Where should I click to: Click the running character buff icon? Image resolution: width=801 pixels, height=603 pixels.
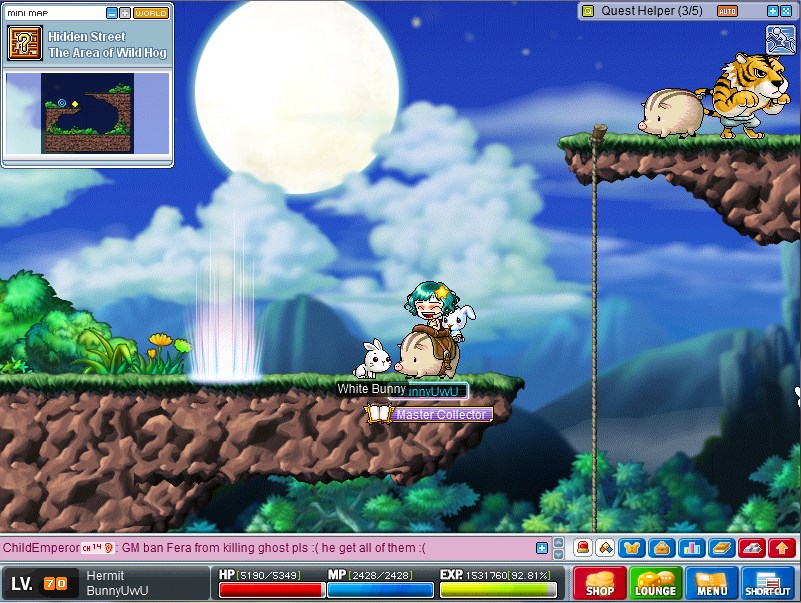click(780, 40)
